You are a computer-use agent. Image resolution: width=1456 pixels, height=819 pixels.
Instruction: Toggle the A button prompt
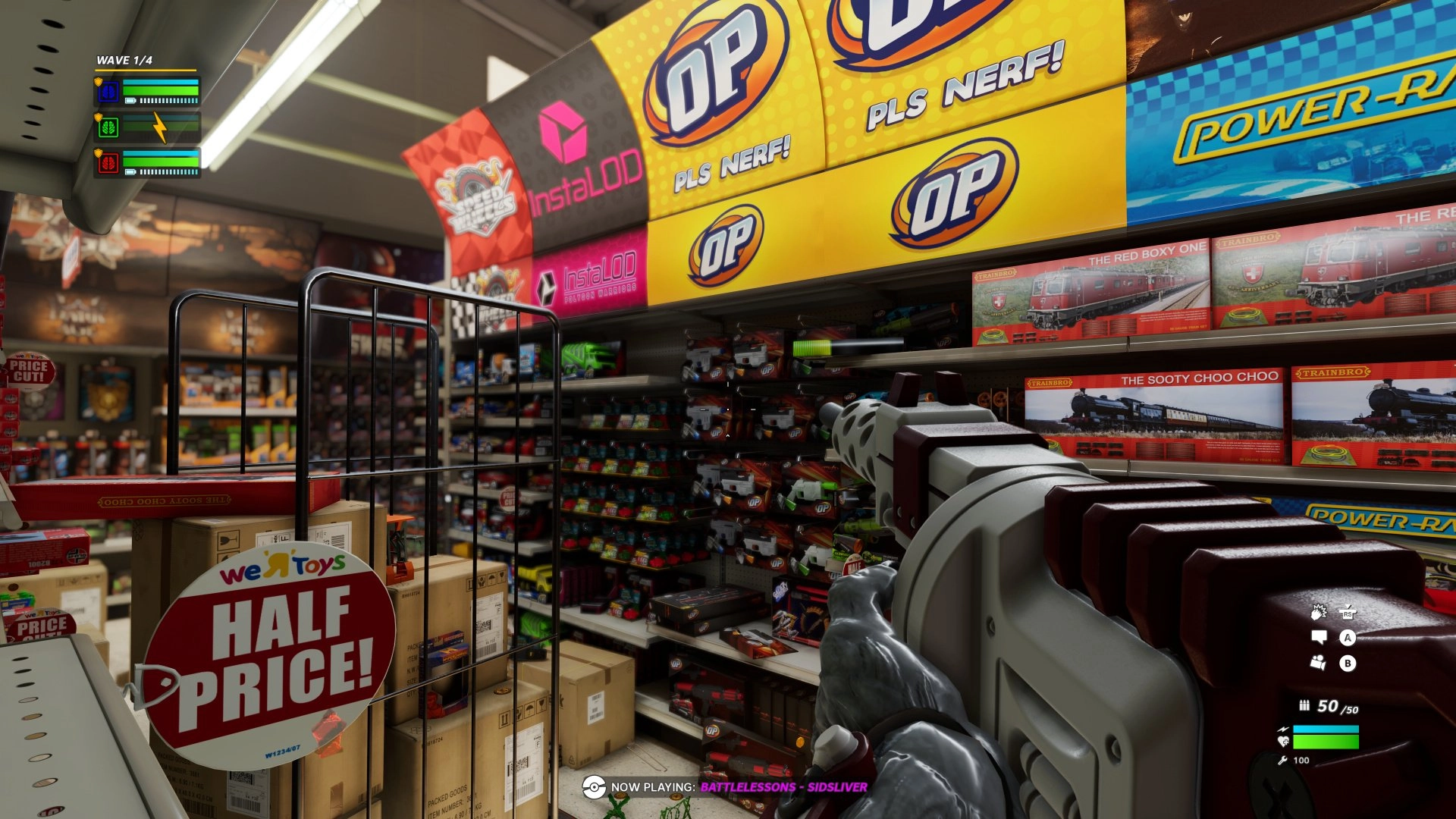(1348, 638)
